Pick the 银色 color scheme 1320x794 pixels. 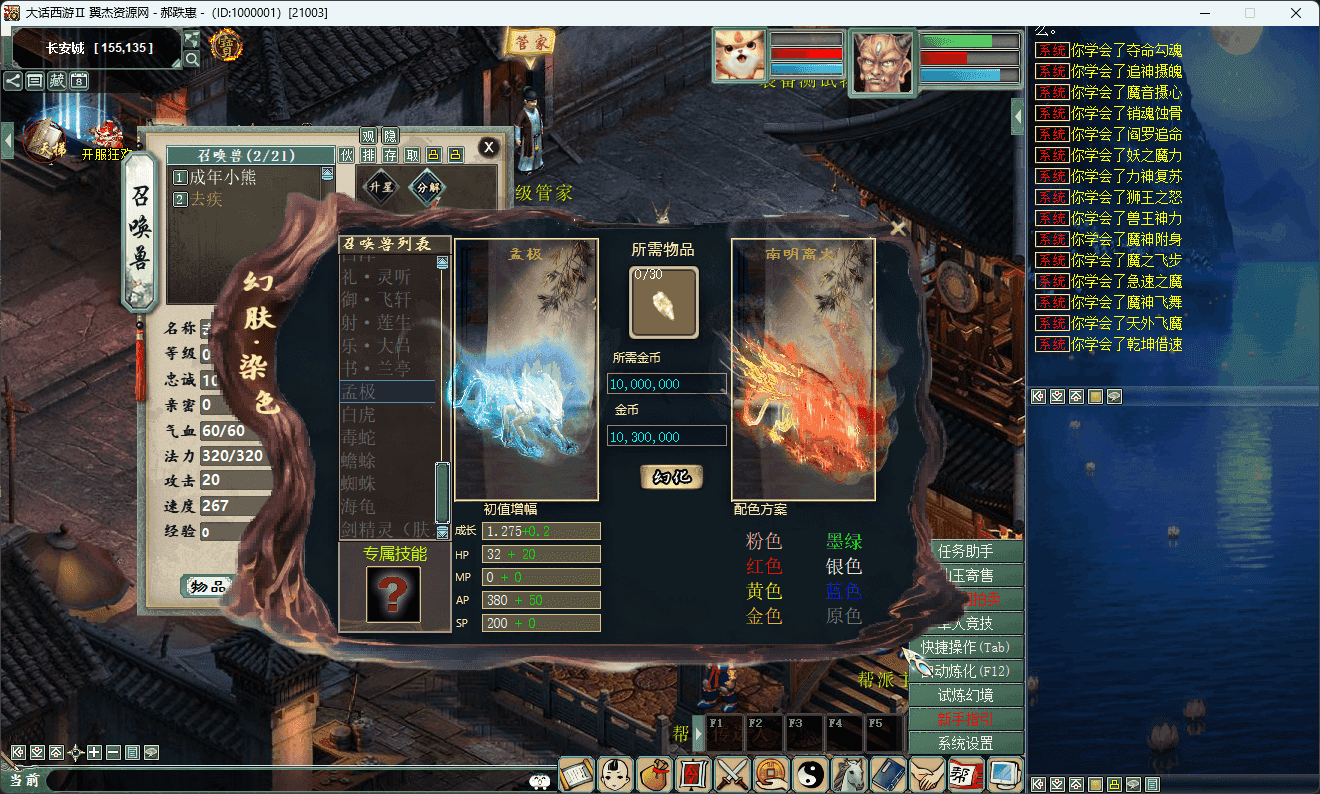tap(844, 567)
